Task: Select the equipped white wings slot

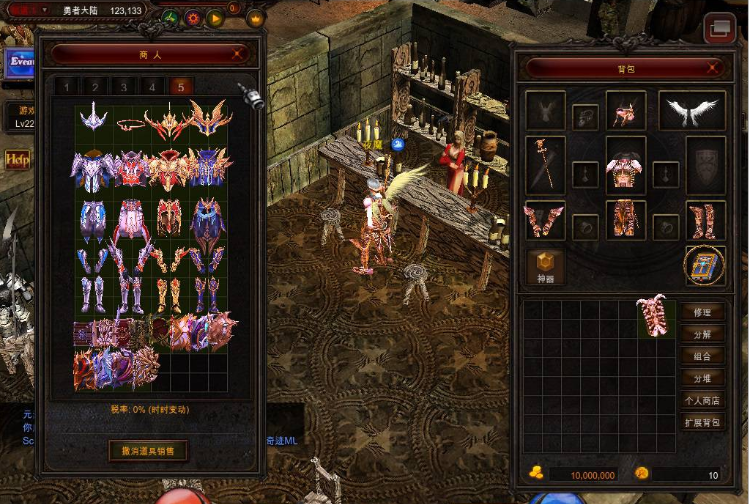Action: point(692,111)
